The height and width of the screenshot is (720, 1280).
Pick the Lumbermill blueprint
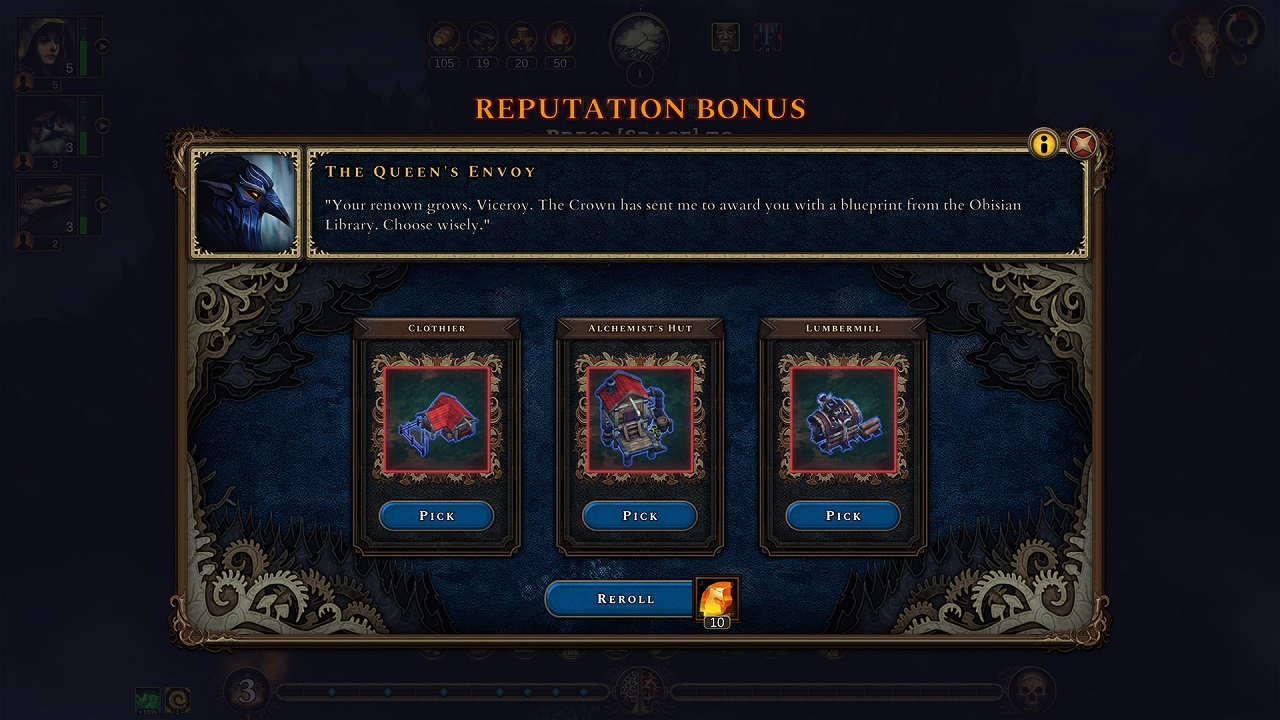843,515
